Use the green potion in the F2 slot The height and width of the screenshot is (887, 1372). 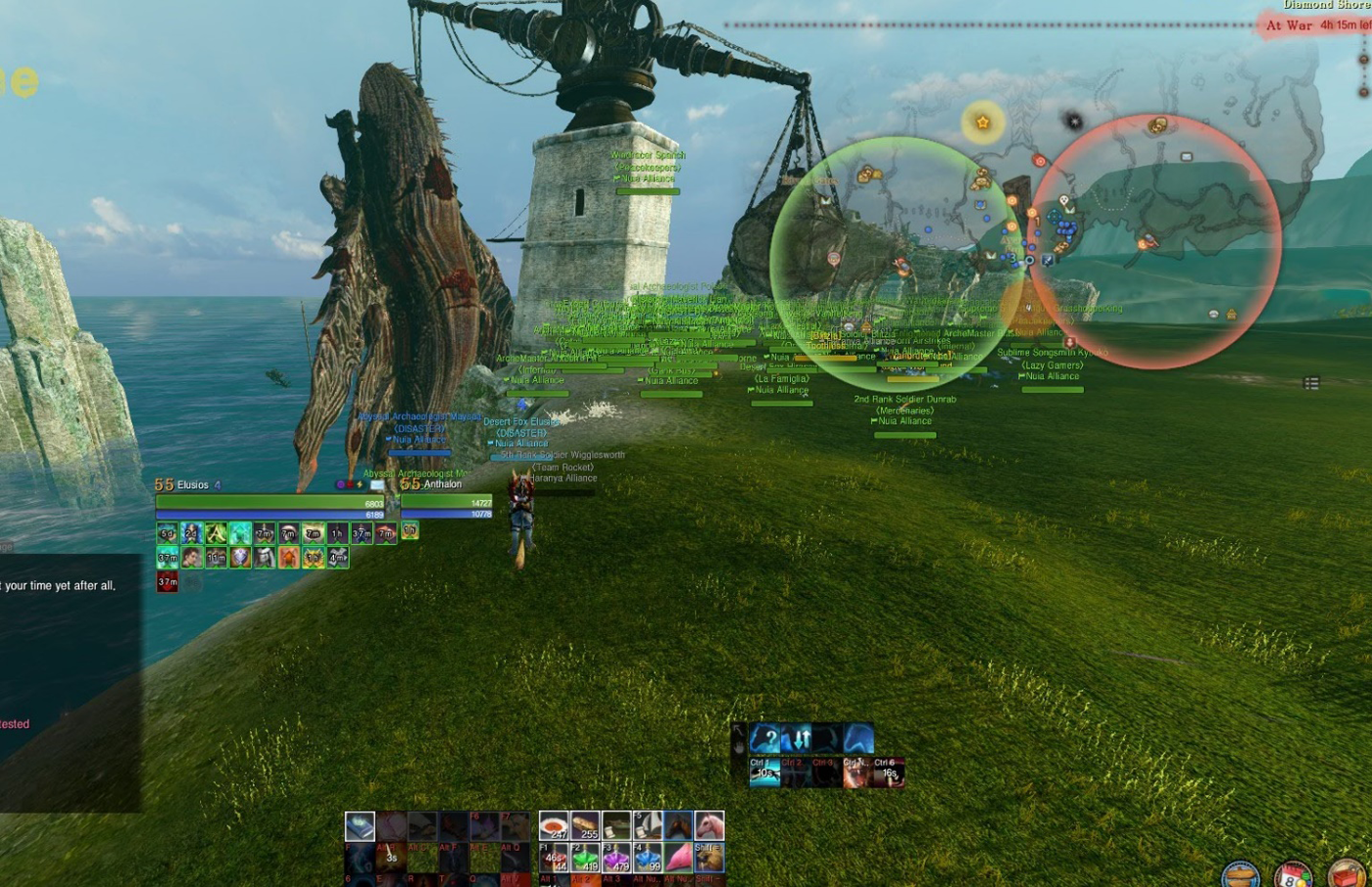(x=585, y=857)
